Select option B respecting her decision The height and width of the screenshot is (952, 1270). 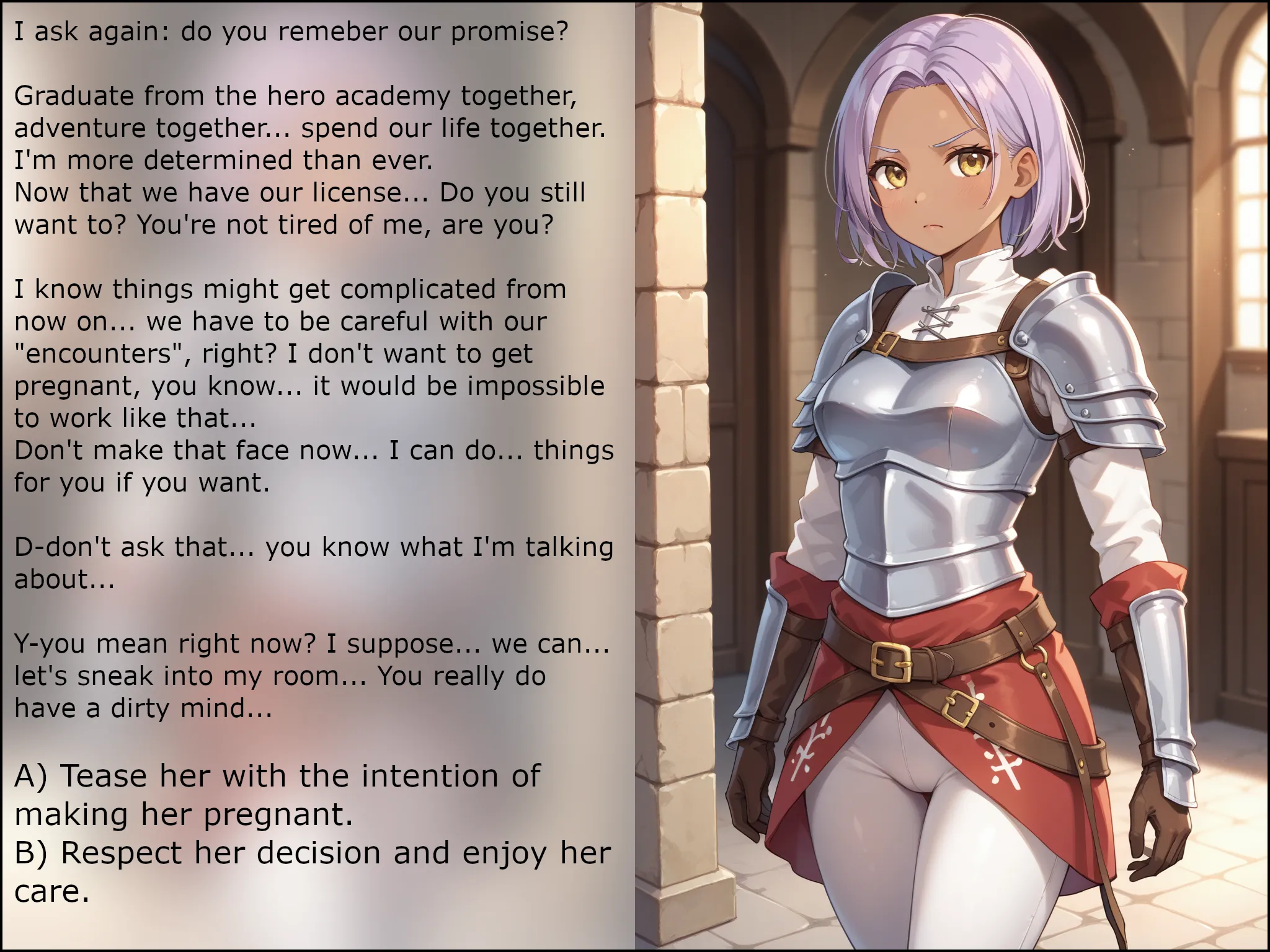pos(312,871)
